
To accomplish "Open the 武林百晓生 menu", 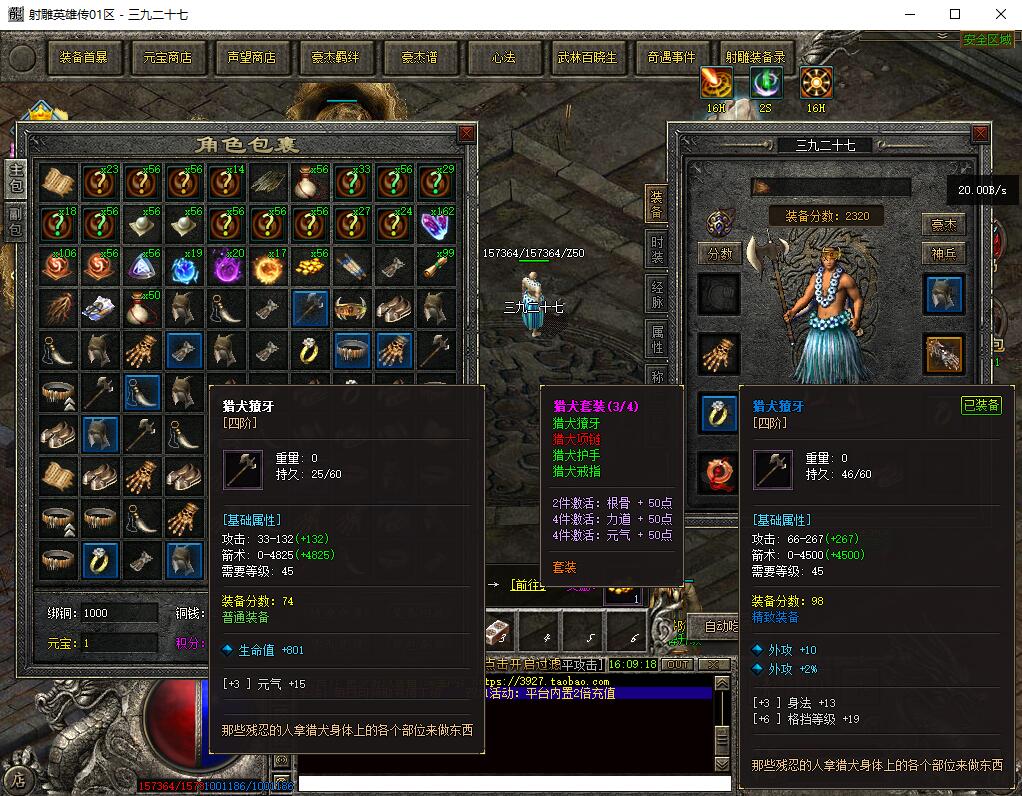I will coord(587,58).
